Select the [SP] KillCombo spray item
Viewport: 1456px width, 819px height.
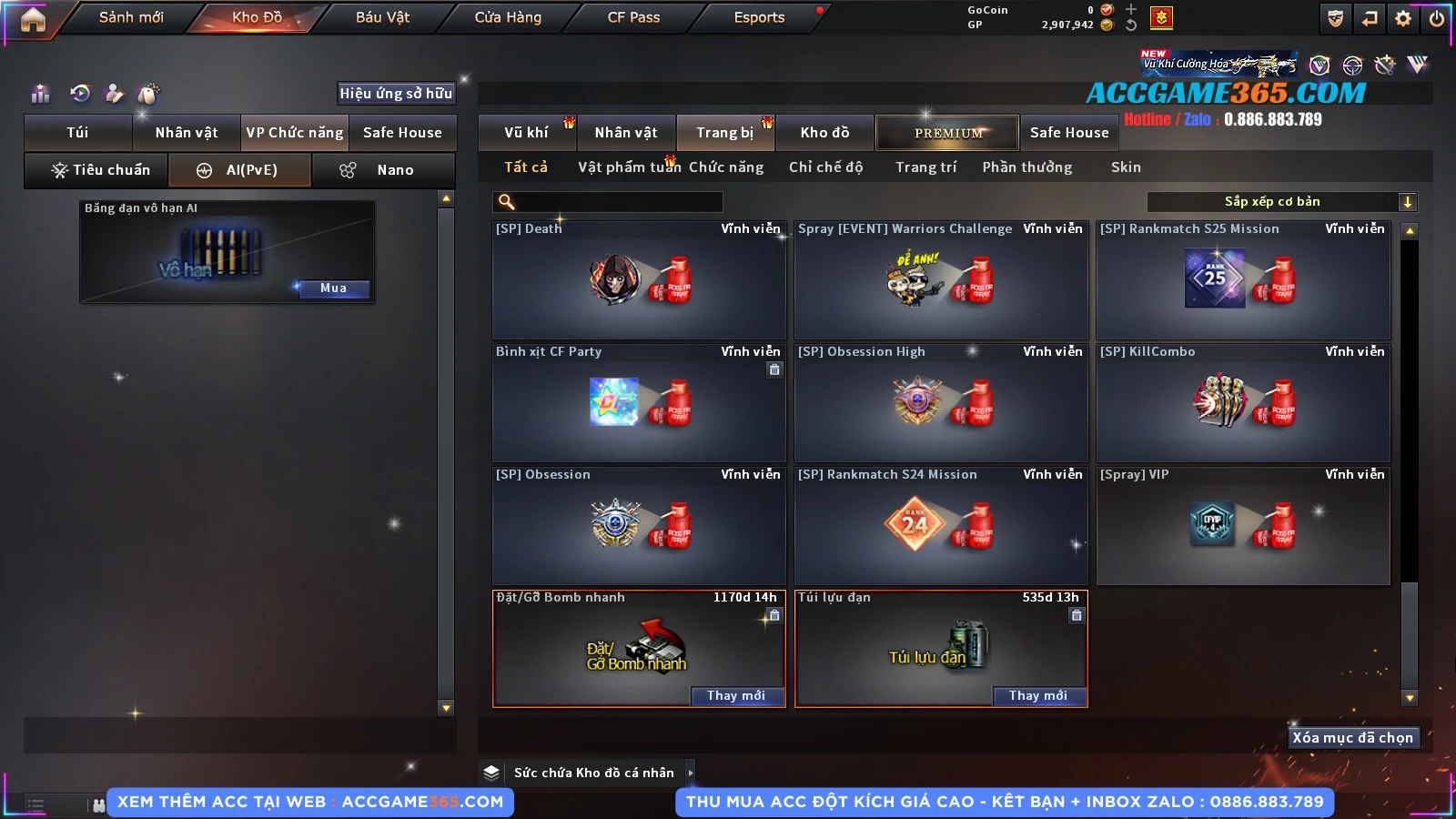pos(1243,403)
